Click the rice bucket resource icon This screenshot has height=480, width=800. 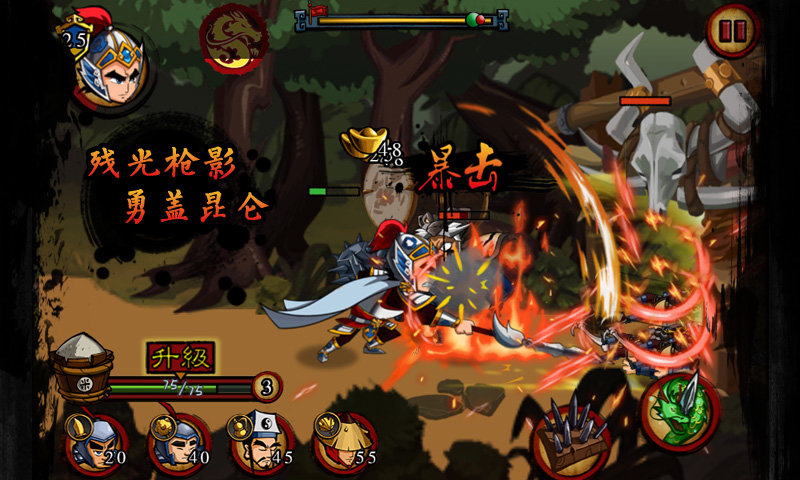tap(82, 365)
